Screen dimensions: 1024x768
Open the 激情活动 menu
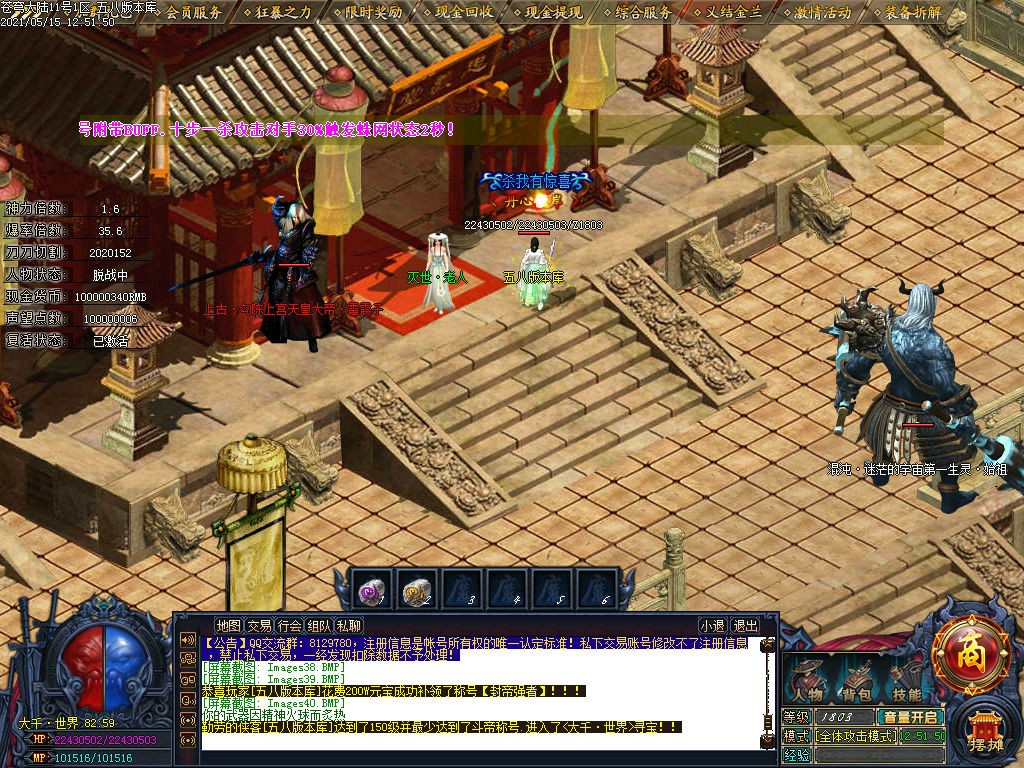point(823,13)
